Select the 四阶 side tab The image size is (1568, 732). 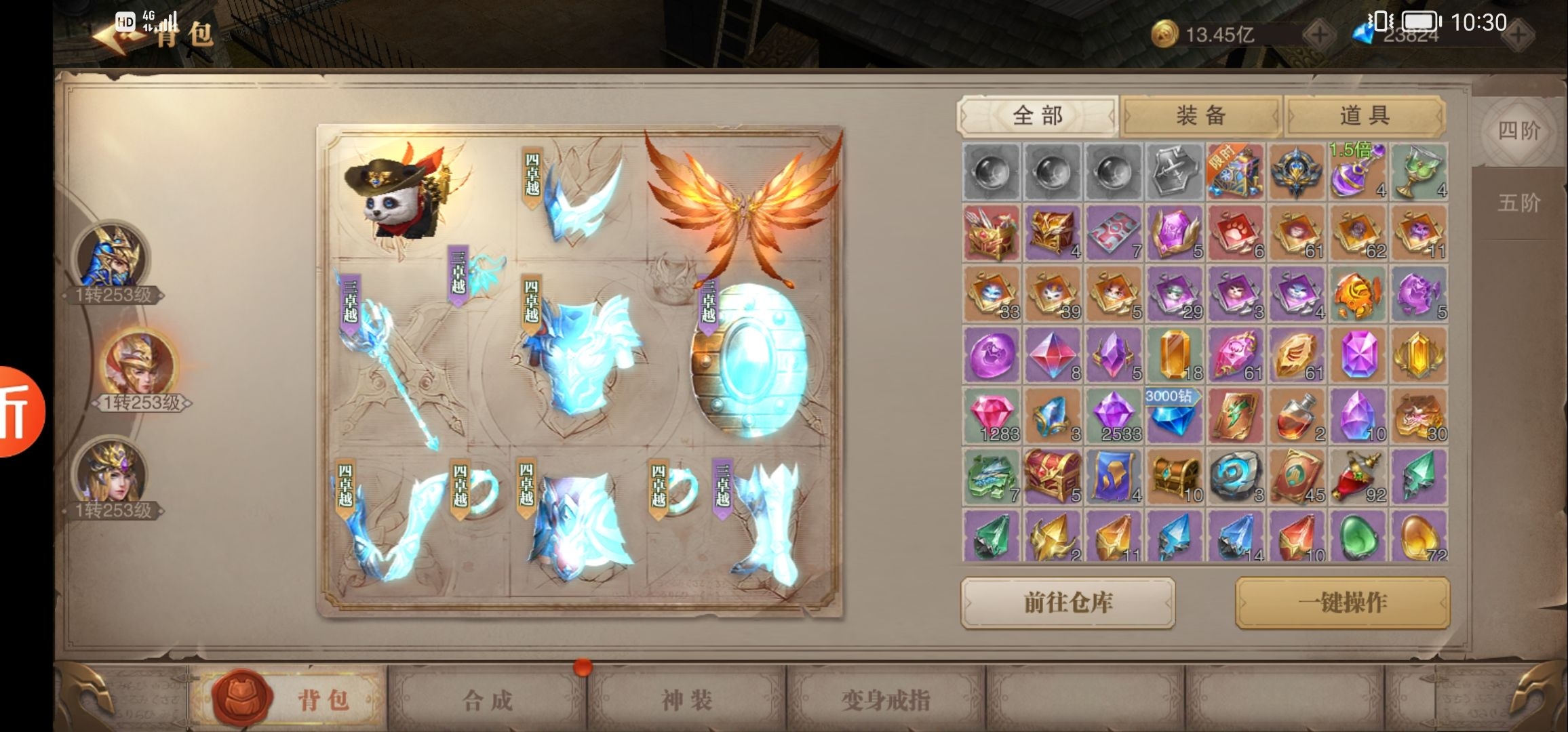(1518, 130)
